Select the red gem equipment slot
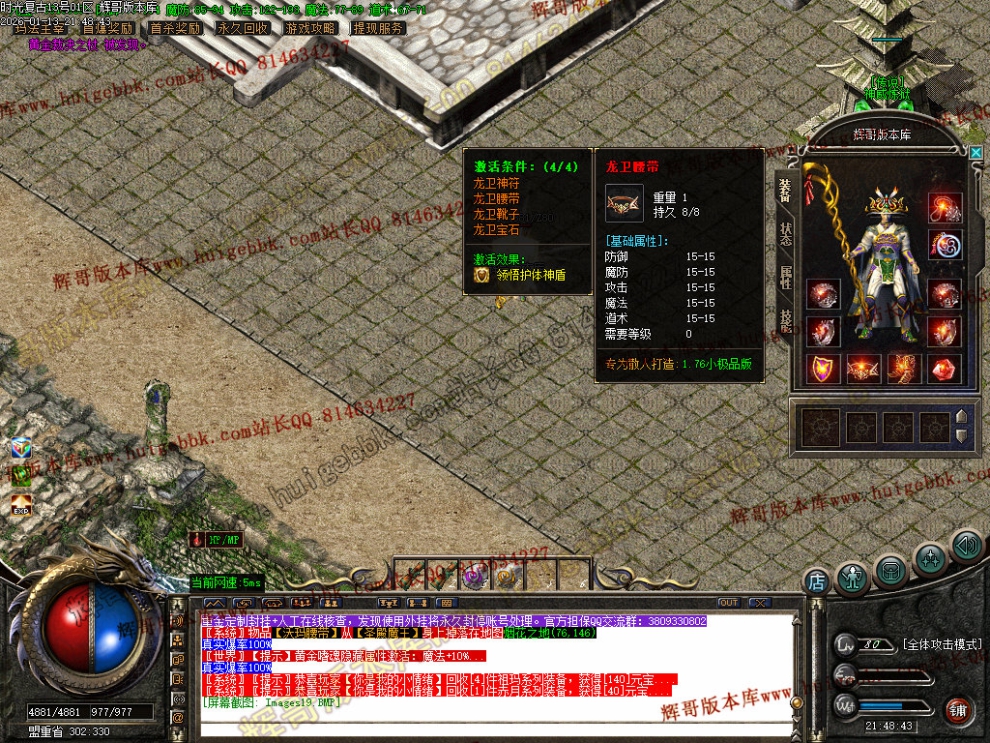The image size is (990, 743). click(943, 368)
